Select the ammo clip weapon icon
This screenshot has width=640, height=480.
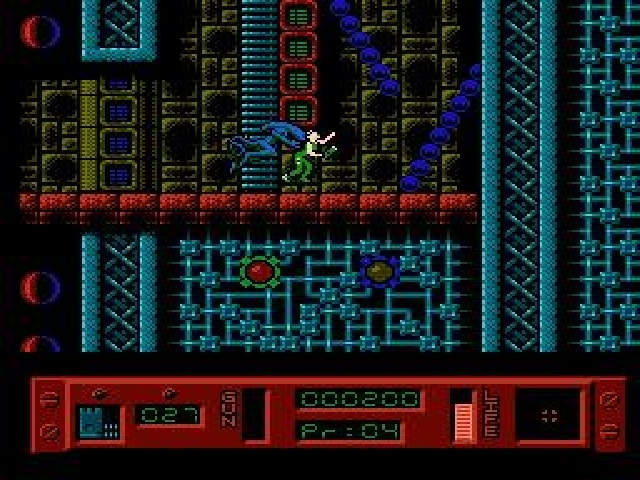click(99, 420)
